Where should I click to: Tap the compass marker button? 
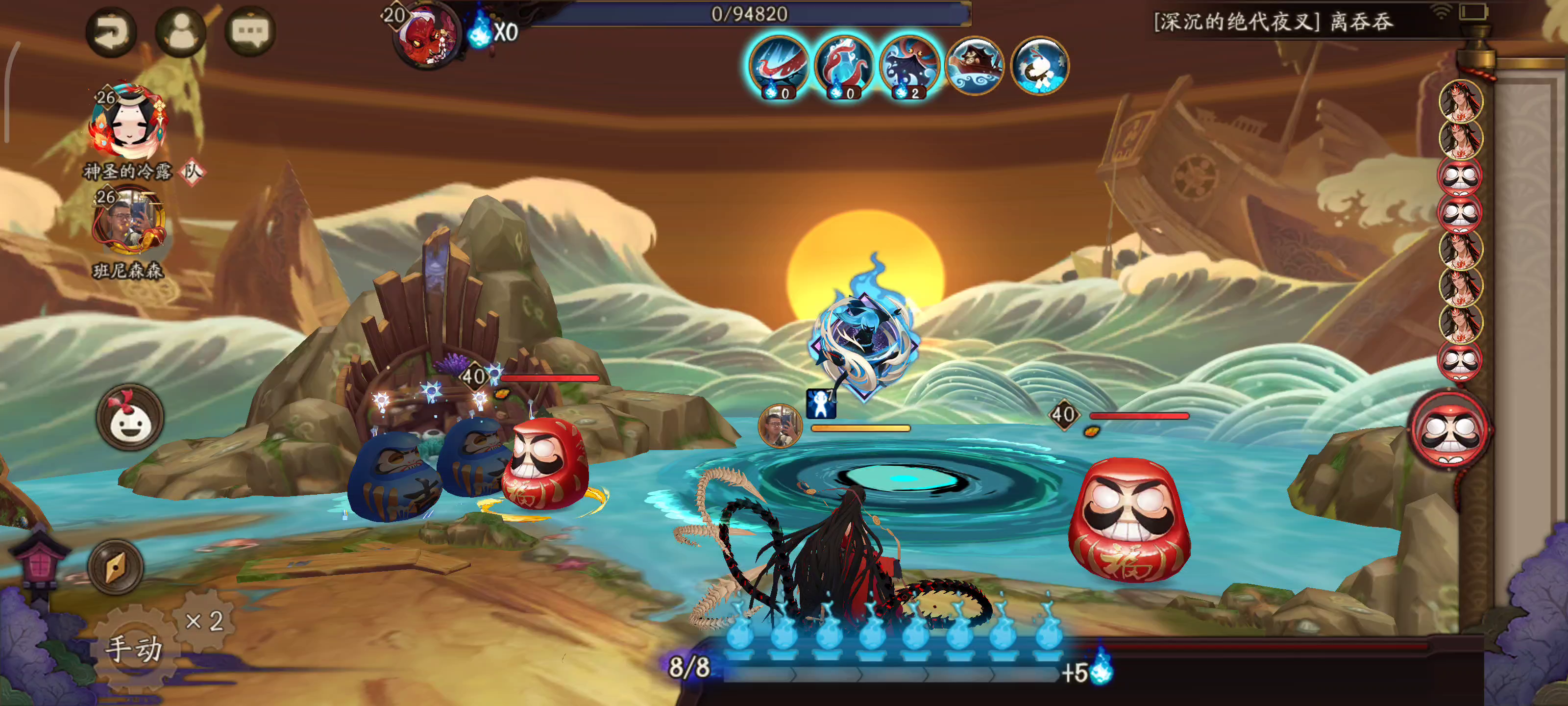click(x=116, y=567)
